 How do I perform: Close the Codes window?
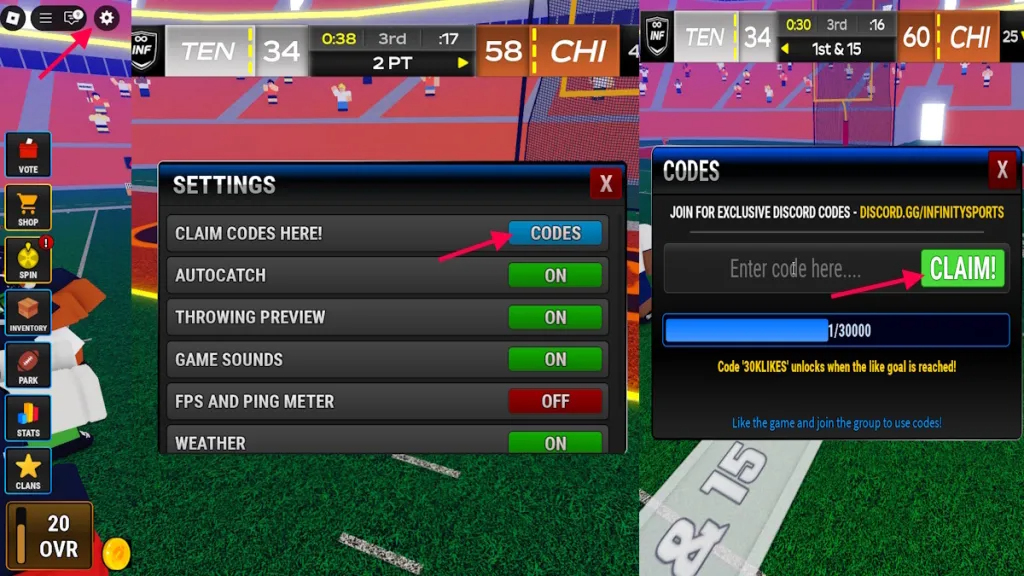tap(1002, 170)
